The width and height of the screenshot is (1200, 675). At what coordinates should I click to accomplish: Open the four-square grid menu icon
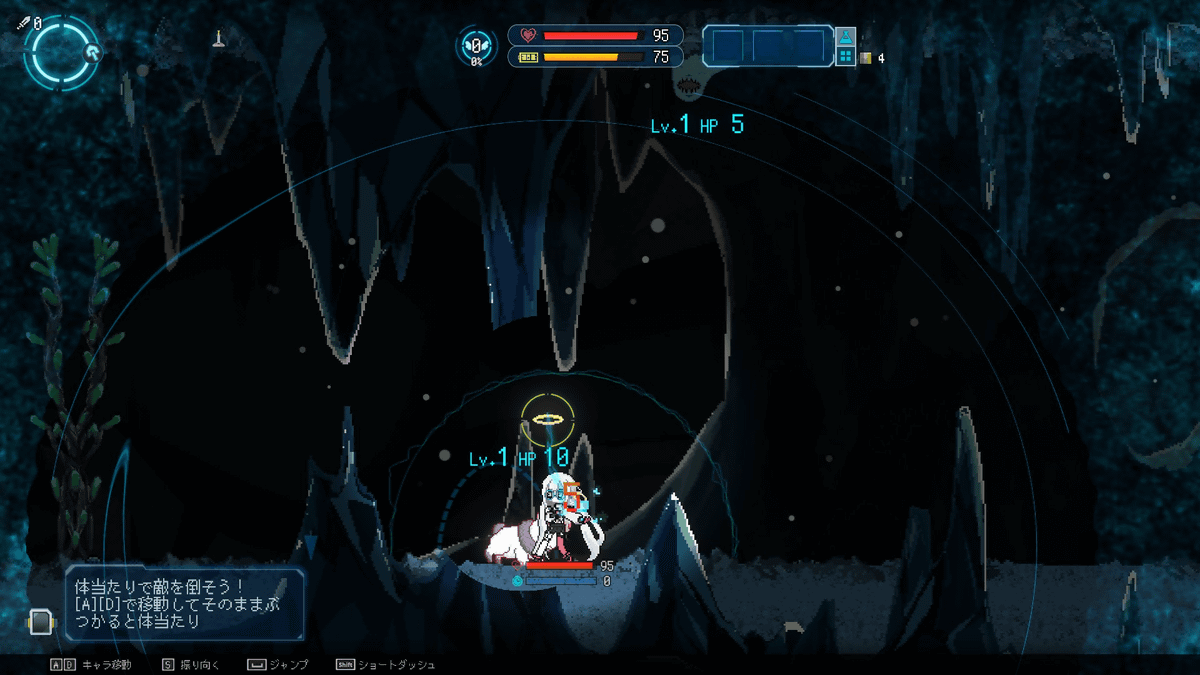(x=845, y=56)
